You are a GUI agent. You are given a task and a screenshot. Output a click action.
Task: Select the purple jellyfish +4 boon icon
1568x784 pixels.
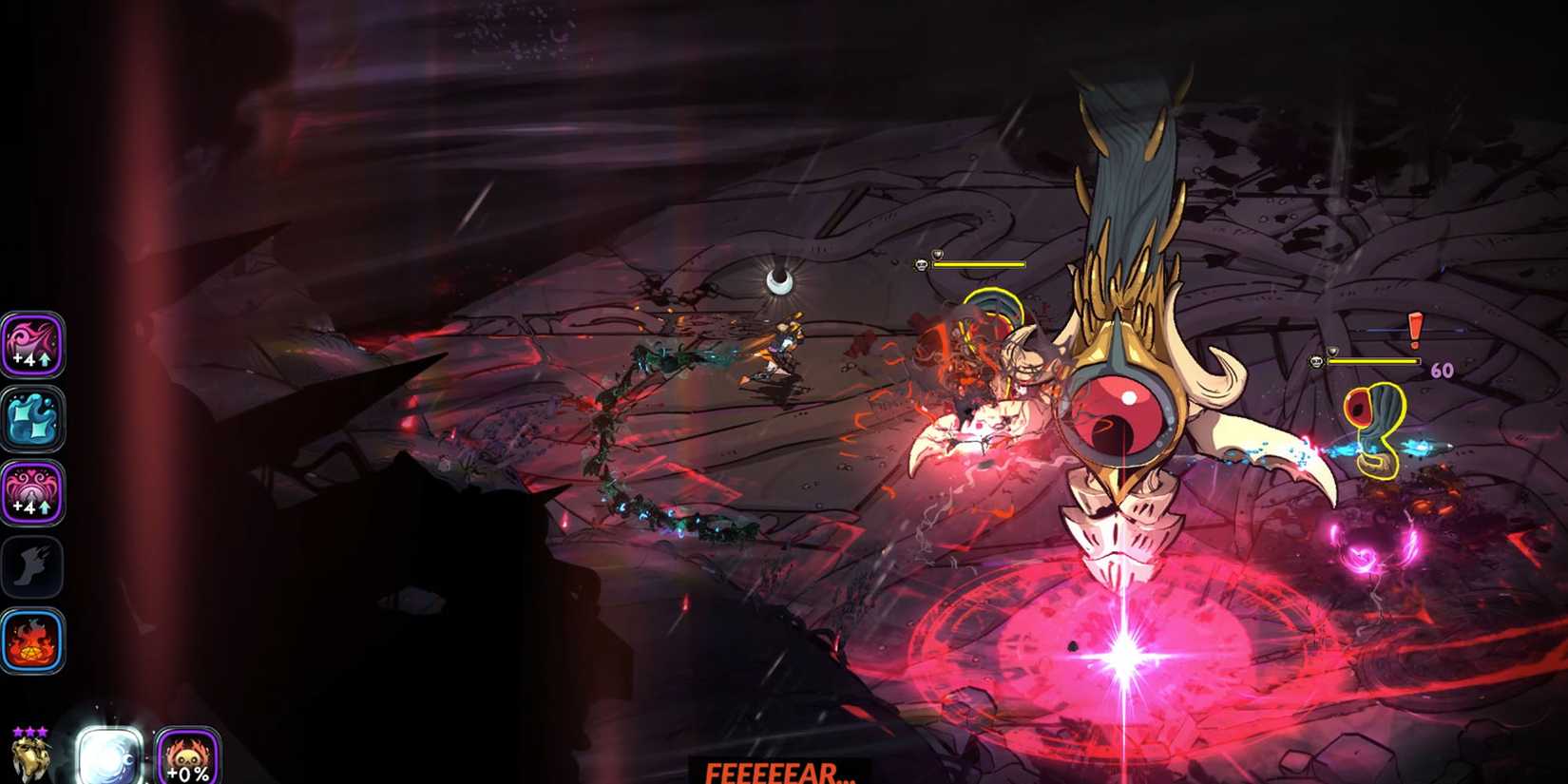coord(33,491)
